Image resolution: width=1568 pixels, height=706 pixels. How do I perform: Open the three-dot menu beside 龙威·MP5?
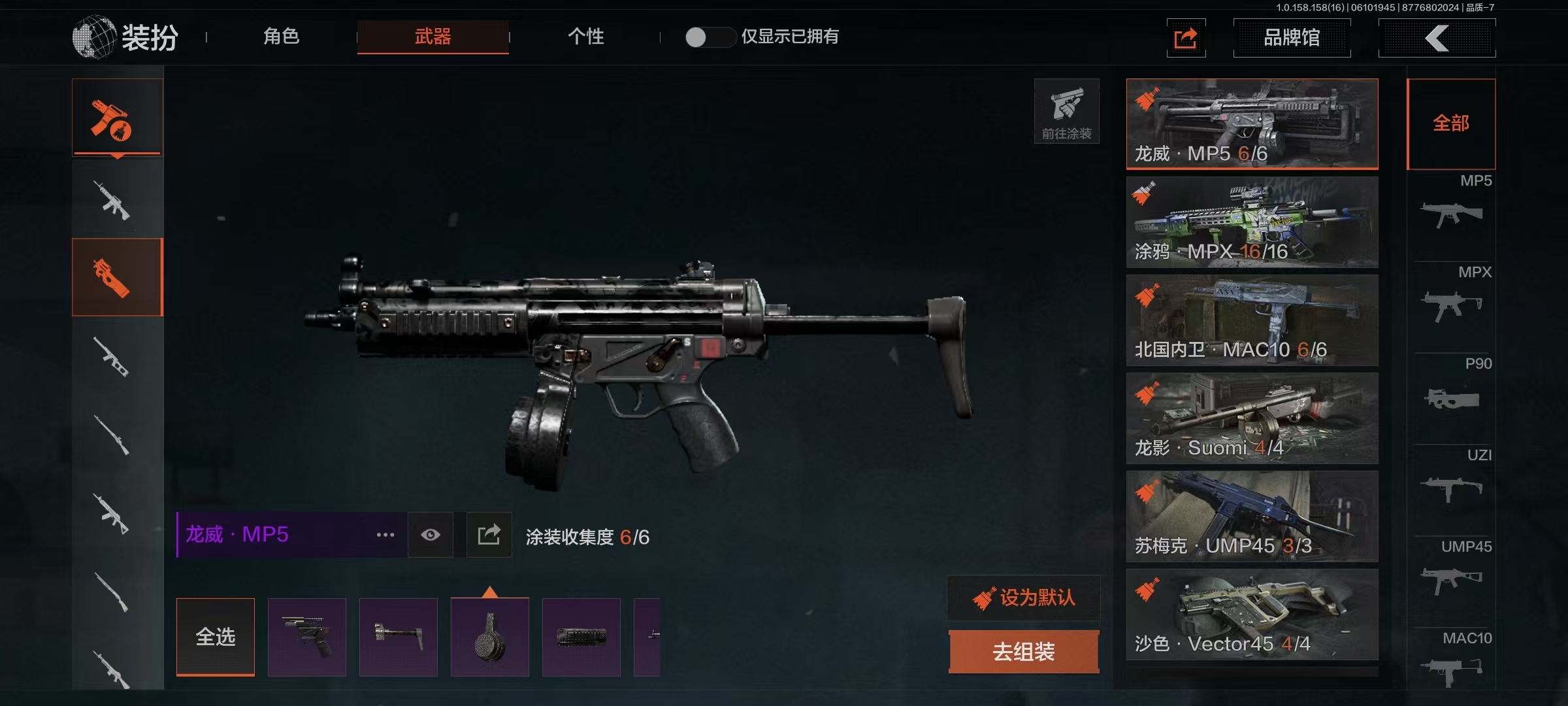pos(385,535)
